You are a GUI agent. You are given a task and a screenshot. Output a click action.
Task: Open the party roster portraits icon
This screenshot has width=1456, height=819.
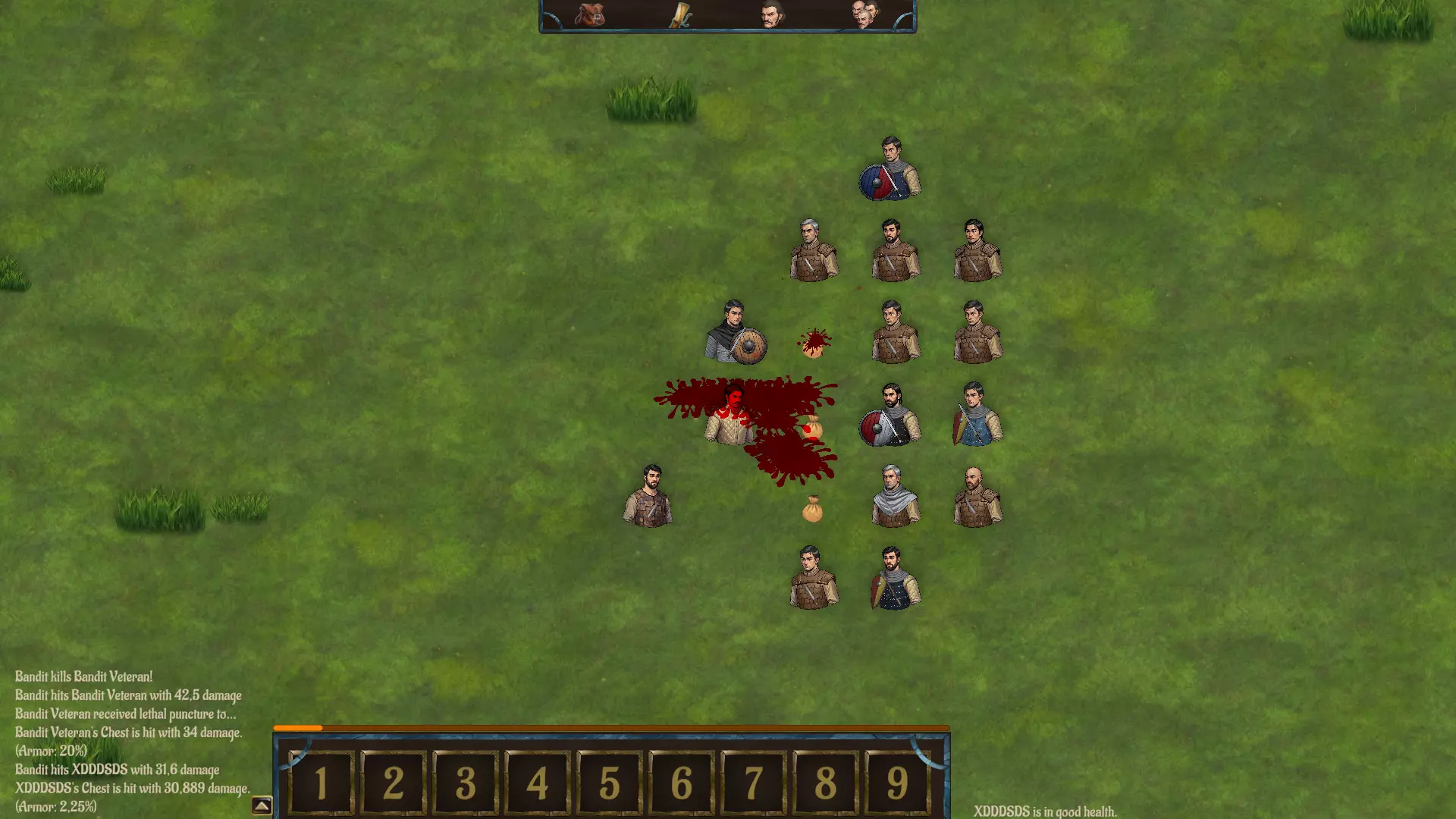tap(867, 15)
